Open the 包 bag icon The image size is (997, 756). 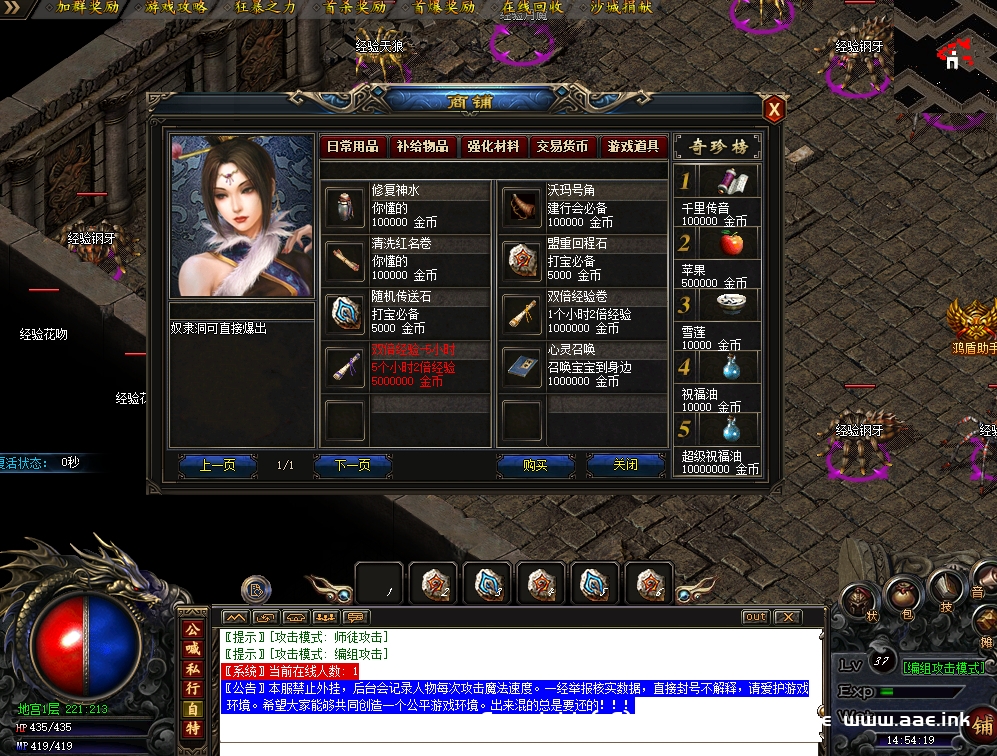click(x=907, y=598)
